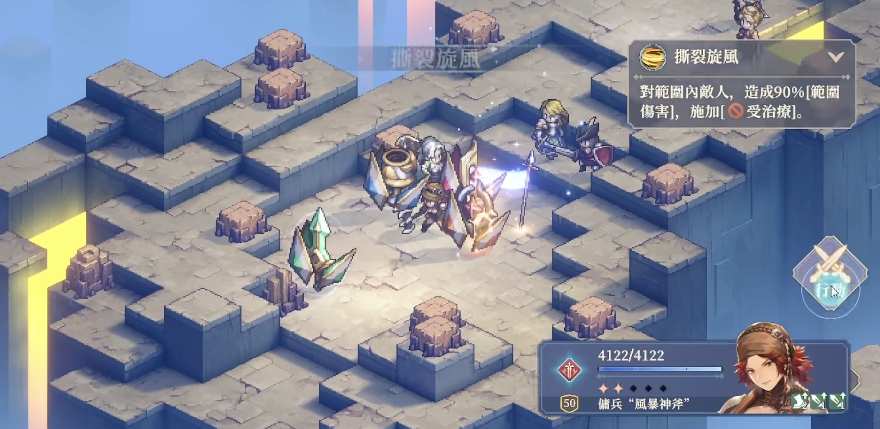Screen dimensions: 880x429
Task: Tap the crossed-swords 行動 action button
Action: pyautogui.click(x=828, y=275)
